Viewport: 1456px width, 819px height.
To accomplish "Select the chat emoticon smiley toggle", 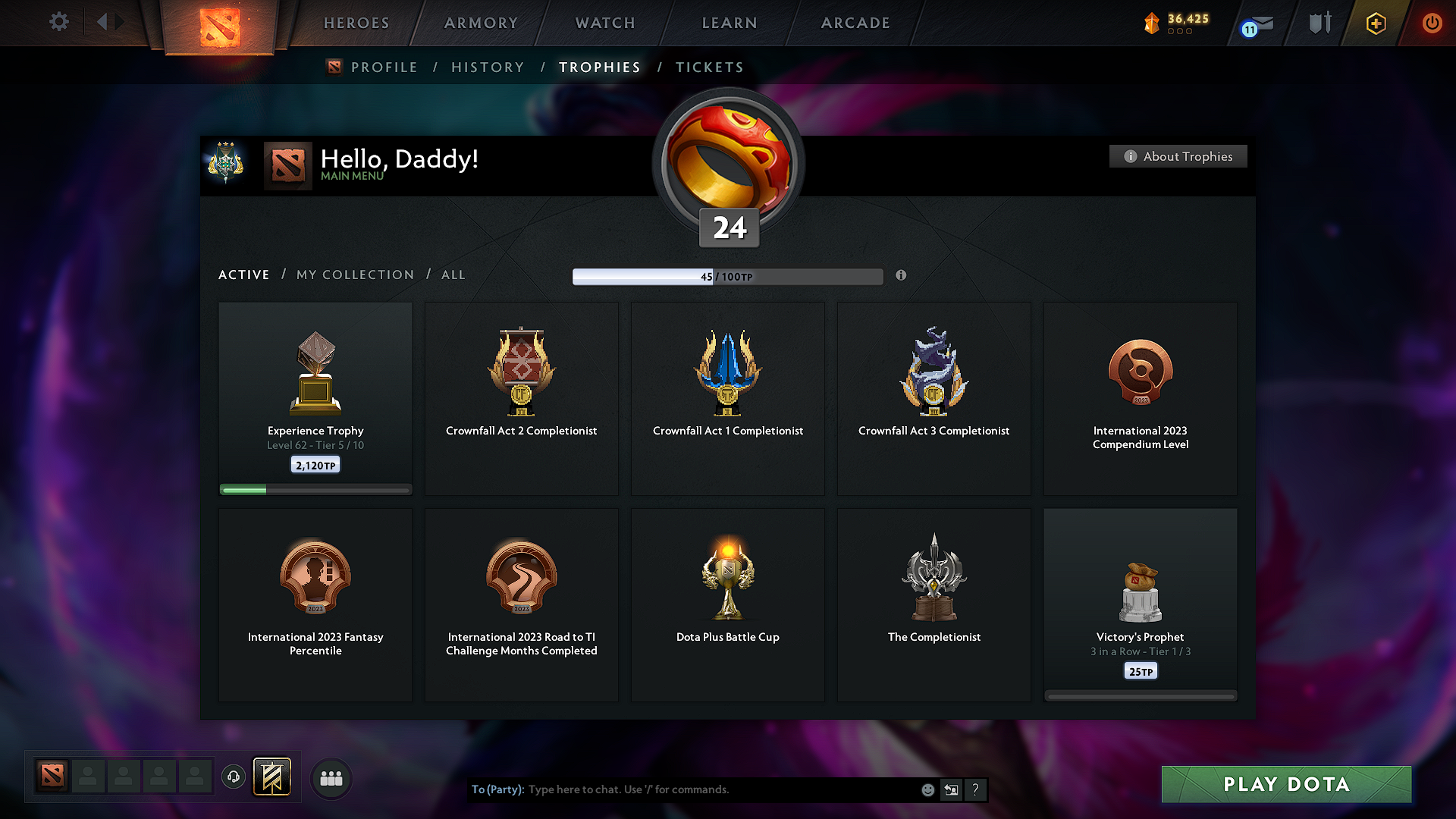I will click(x=927, y=789).
